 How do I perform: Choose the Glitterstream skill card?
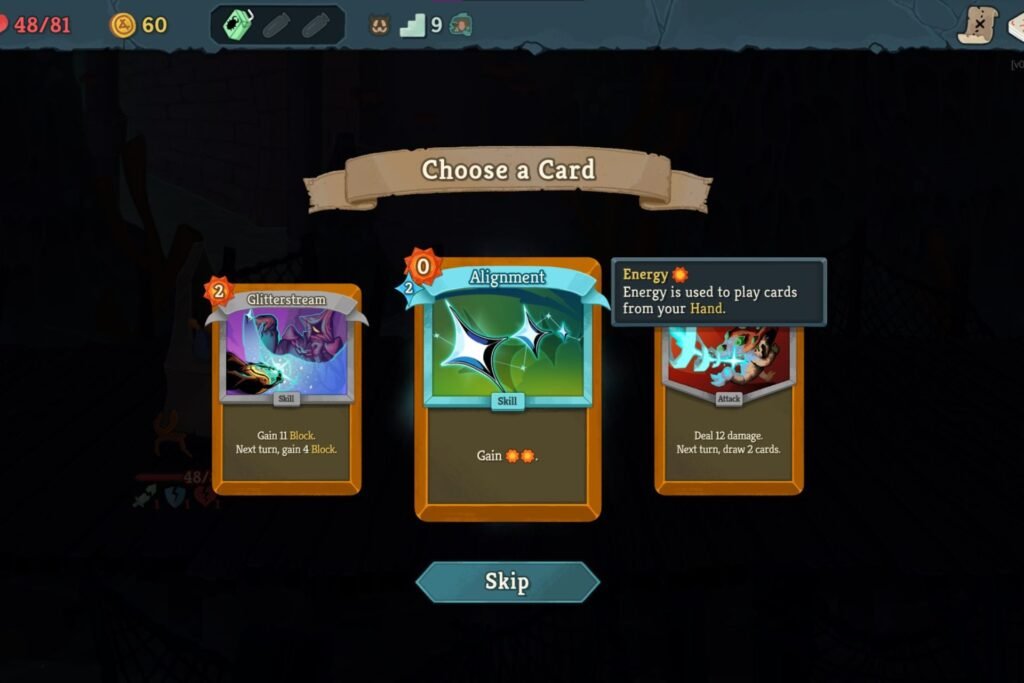click(286, 390)
